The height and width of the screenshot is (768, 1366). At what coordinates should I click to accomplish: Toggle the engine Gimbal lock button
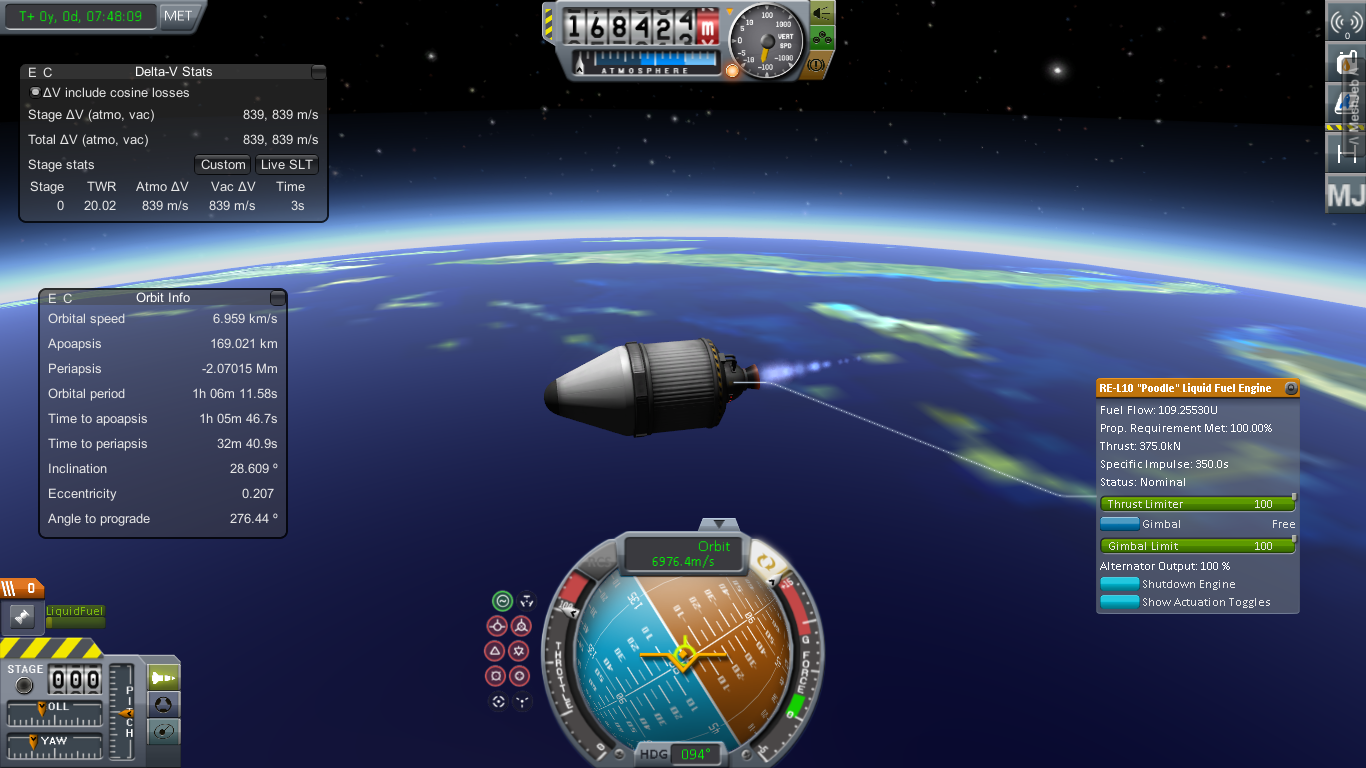tap(1119, 524)
